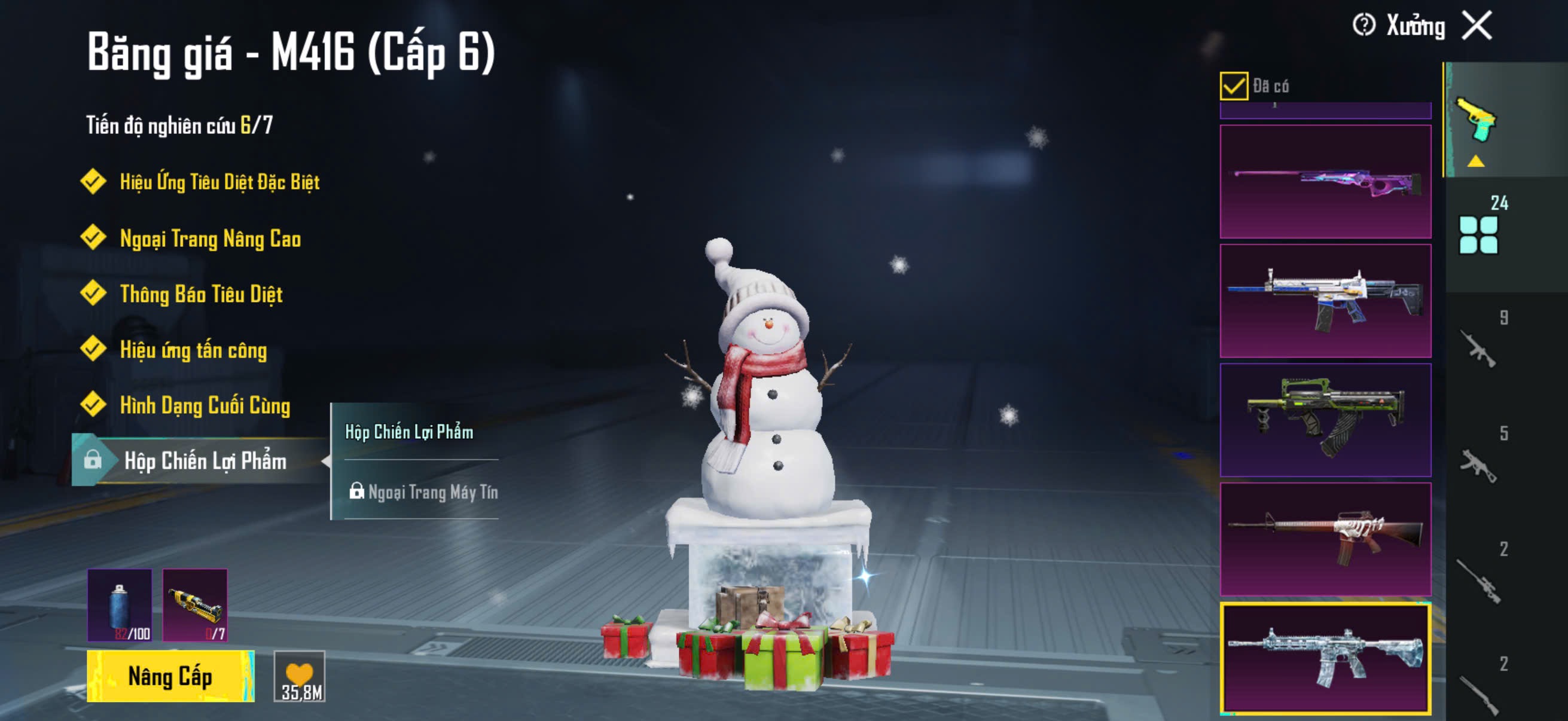1568x721 pixels.
Task: Select the Ngoại Trang Nâng Cao entry
Action: pos(210,239)
